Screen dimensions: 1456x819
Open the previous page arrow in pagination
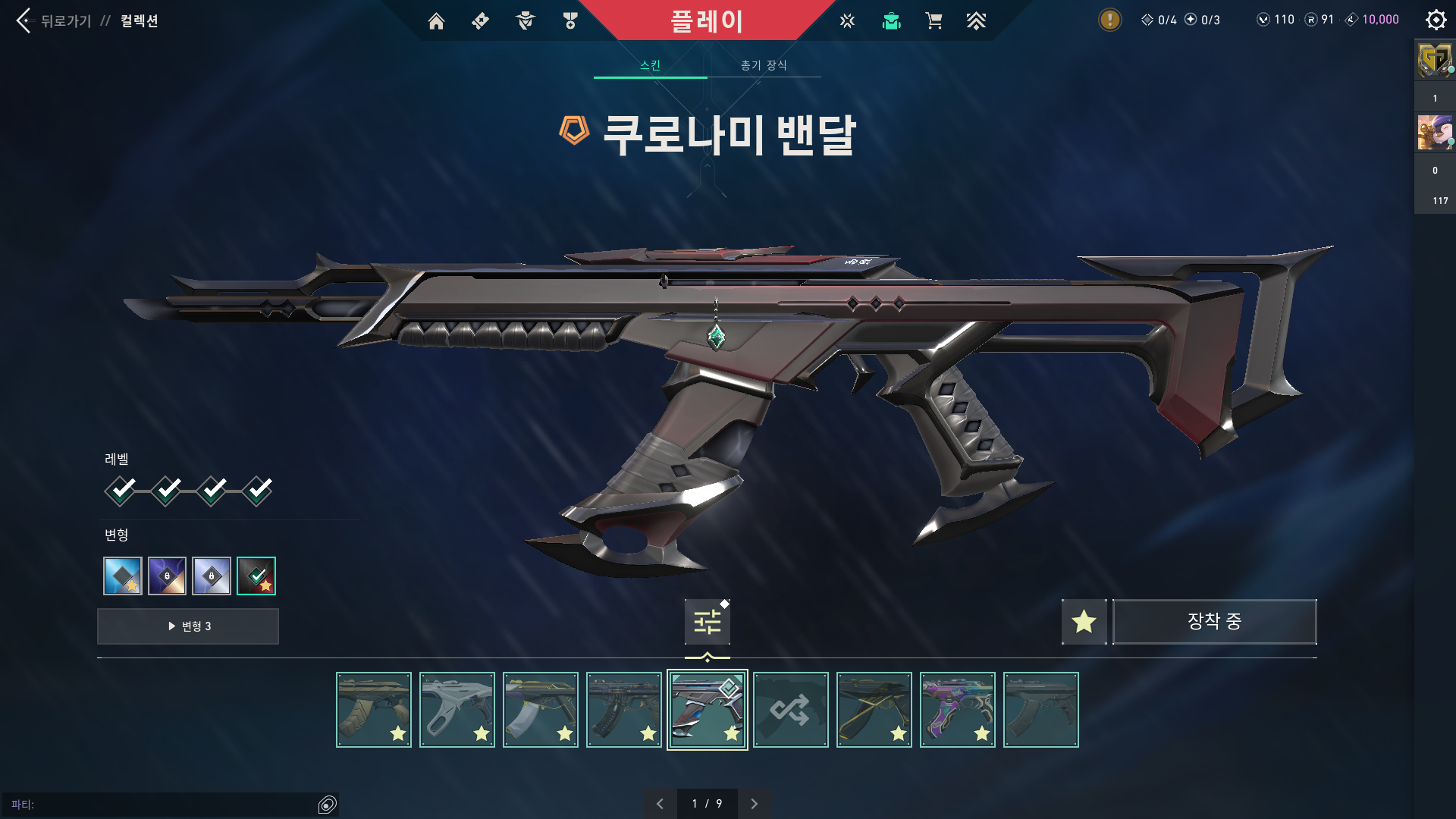tap(660, 803)
